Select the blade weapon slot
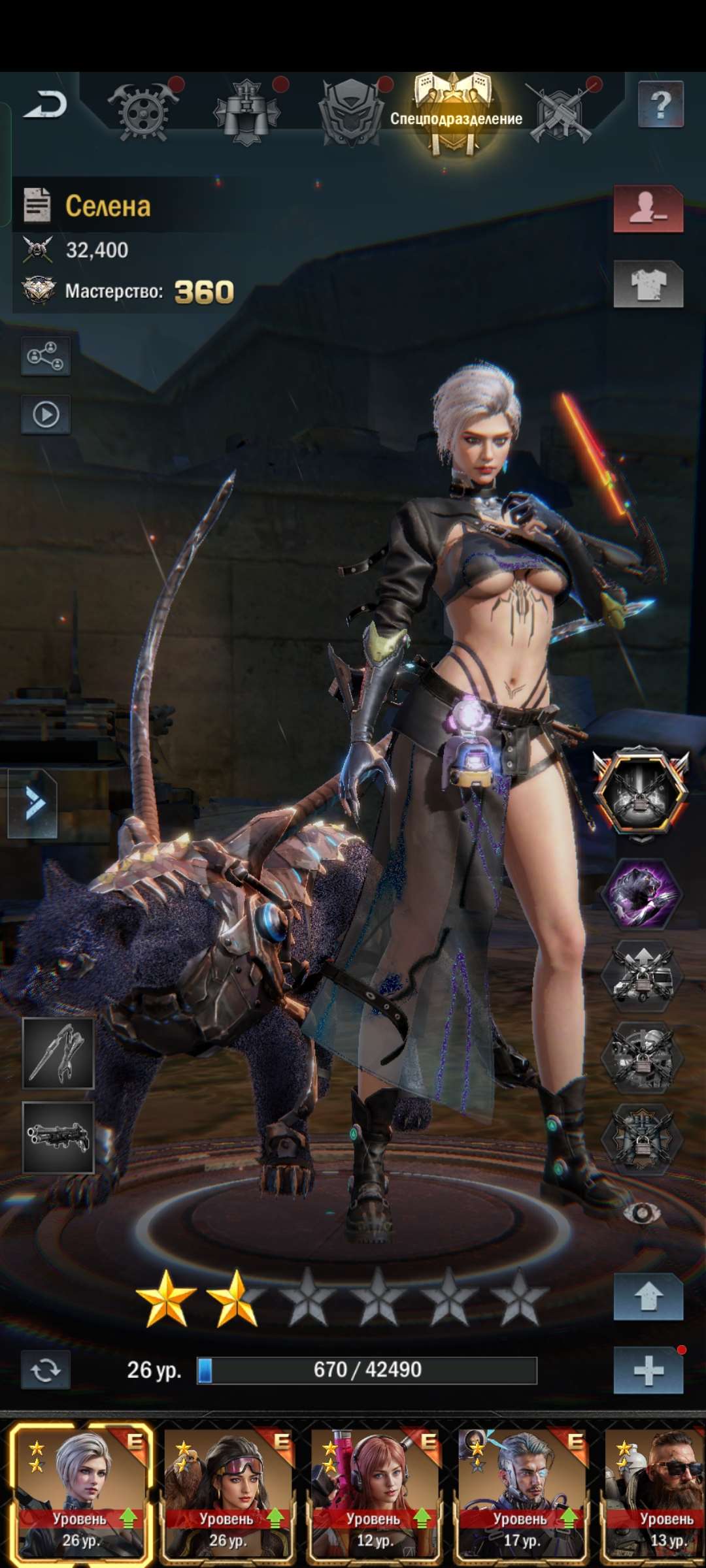The height and width of the screenshot is (1568, 706). click(58, 1053)
